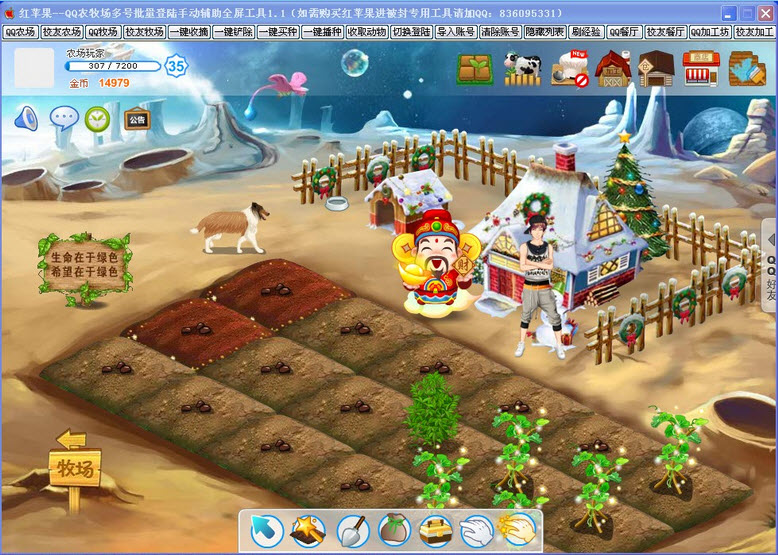
Task: Click the 一键播种 one-click sow button
Action: [322, 32]
